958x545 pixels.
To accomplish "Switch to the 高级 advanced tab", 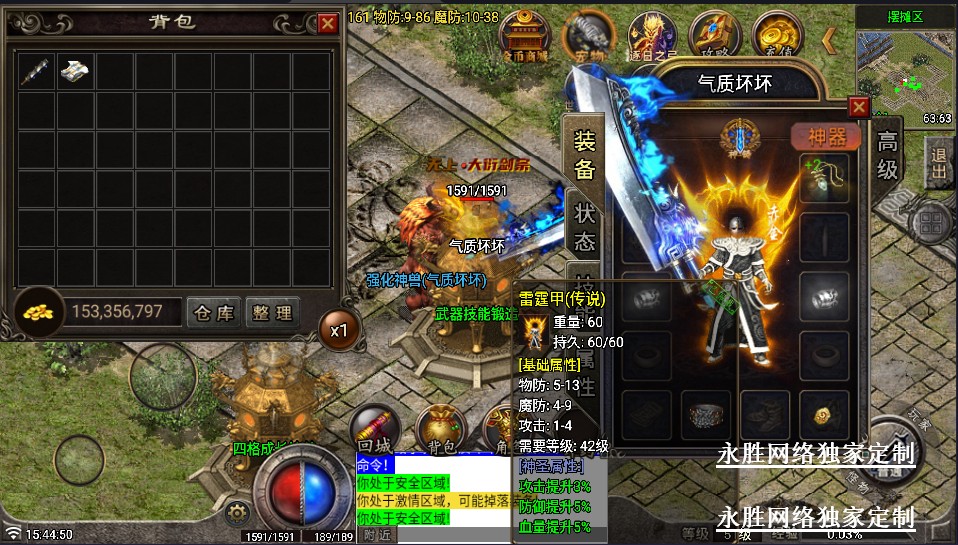I will tap(887, 155).
